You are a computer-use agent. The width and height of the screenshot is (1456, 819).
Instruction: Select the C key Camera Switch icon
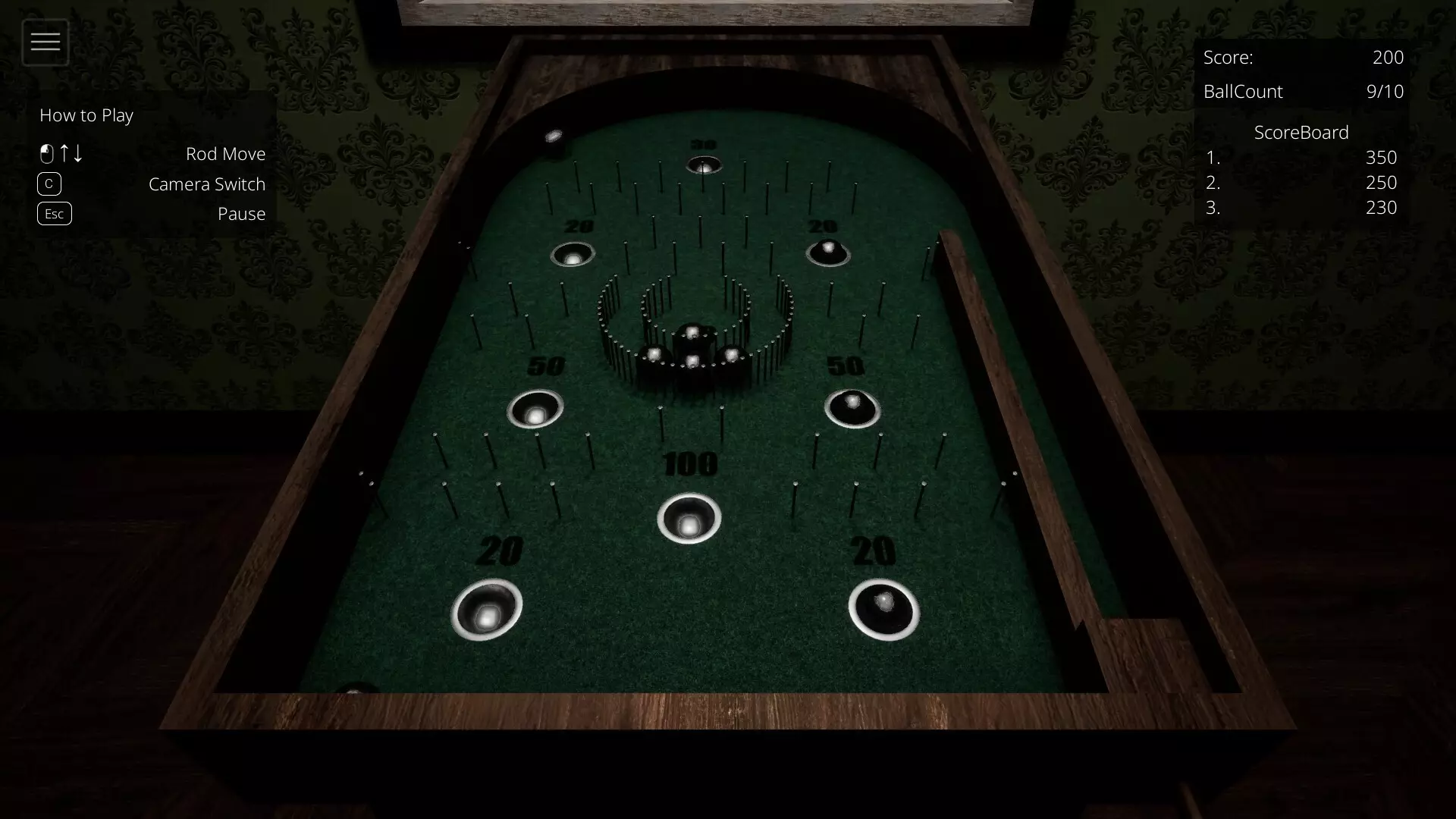pyautogui.click(x=49, y=184)
